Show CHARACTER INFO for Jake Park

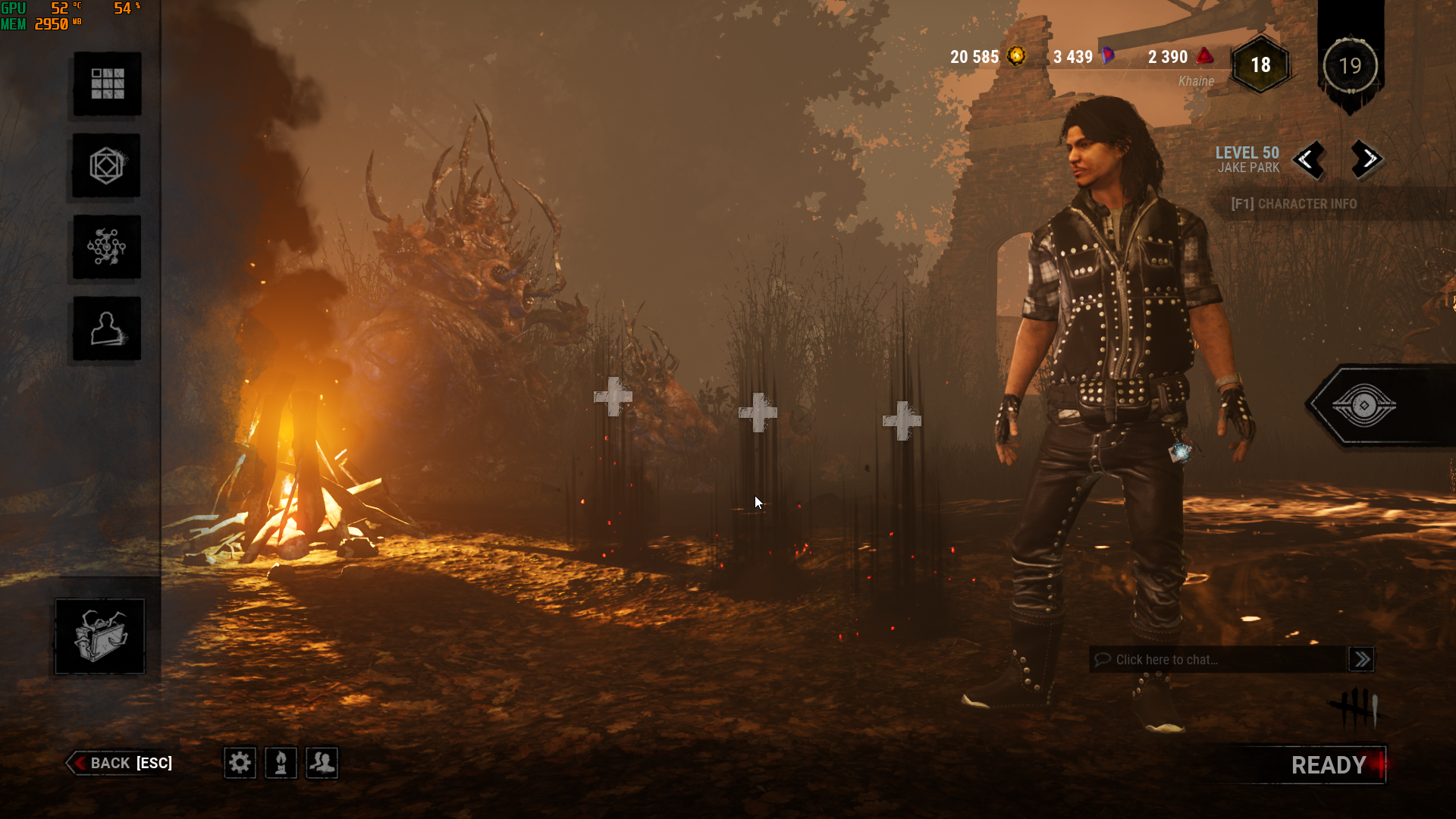coord(1294,204)
